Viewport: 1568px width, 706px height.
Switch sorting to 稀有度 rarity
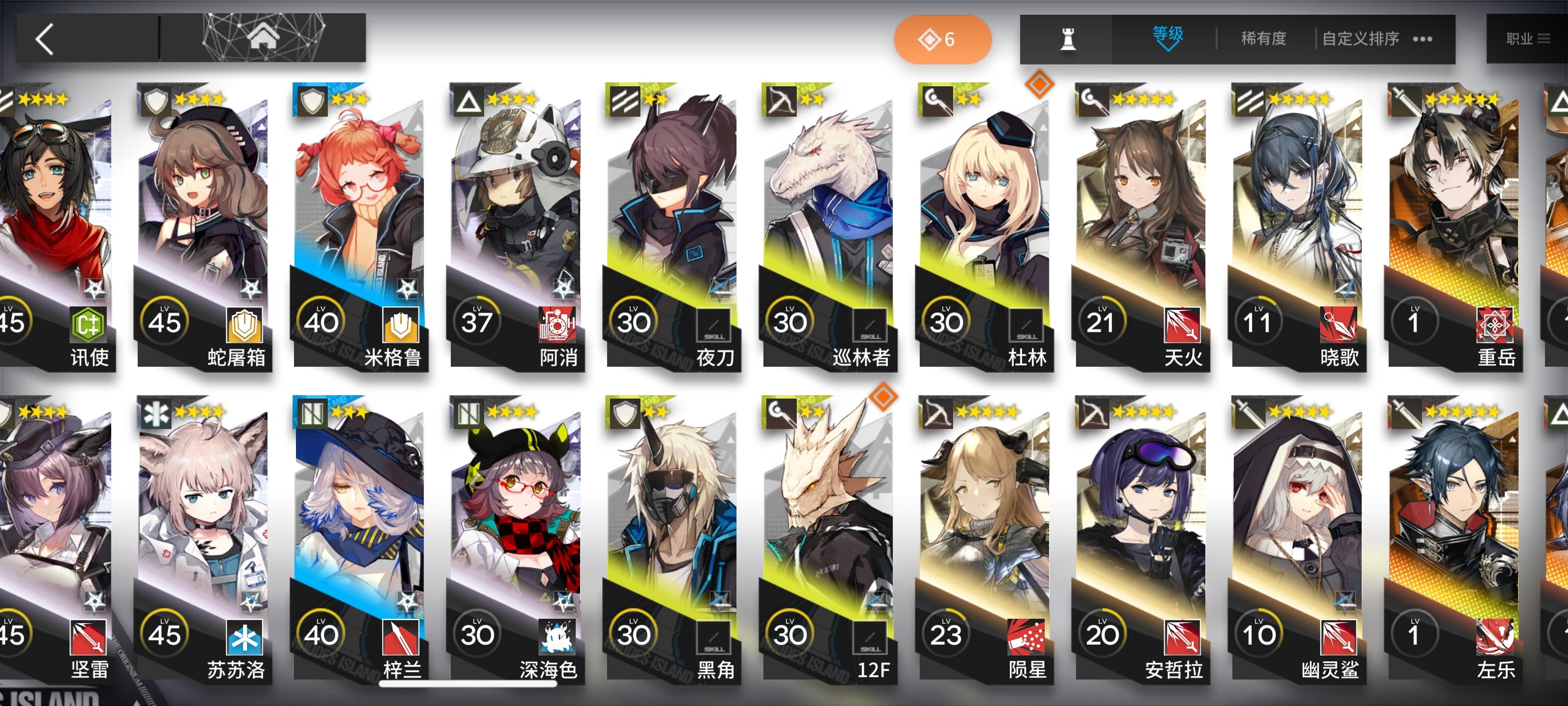tap(1263, 38)
